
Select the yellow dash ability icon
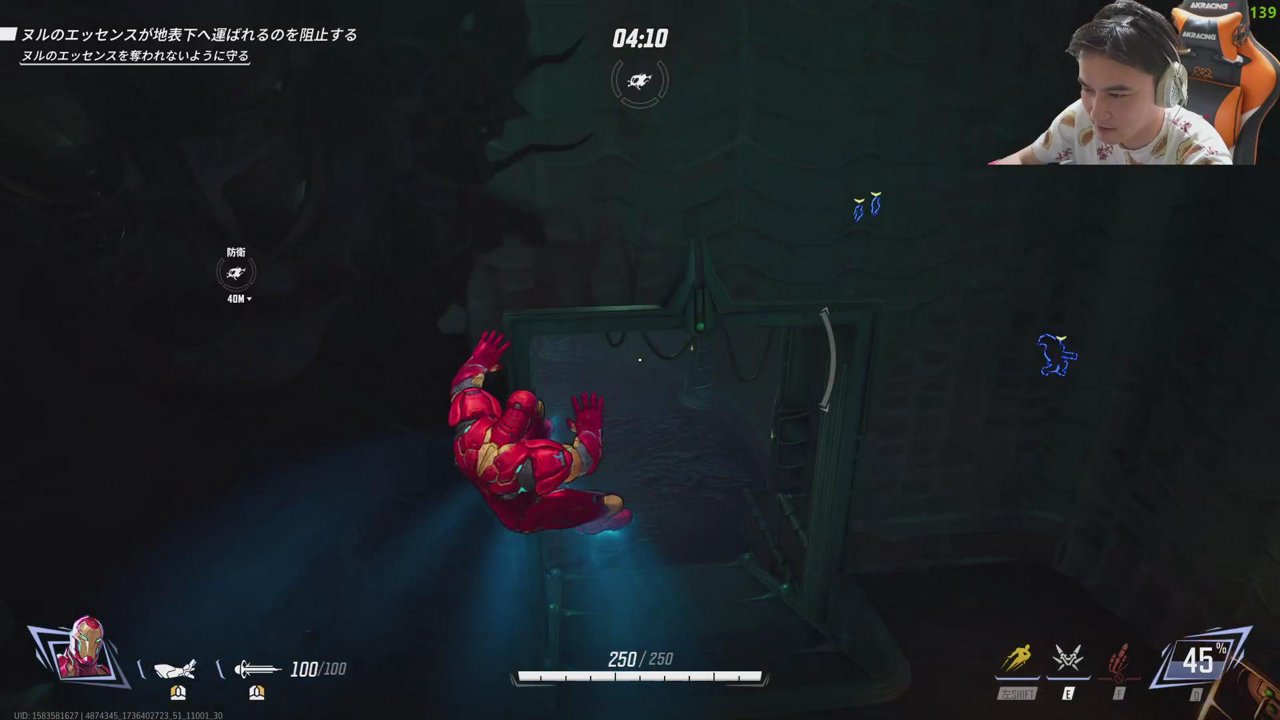point(1018,657)
